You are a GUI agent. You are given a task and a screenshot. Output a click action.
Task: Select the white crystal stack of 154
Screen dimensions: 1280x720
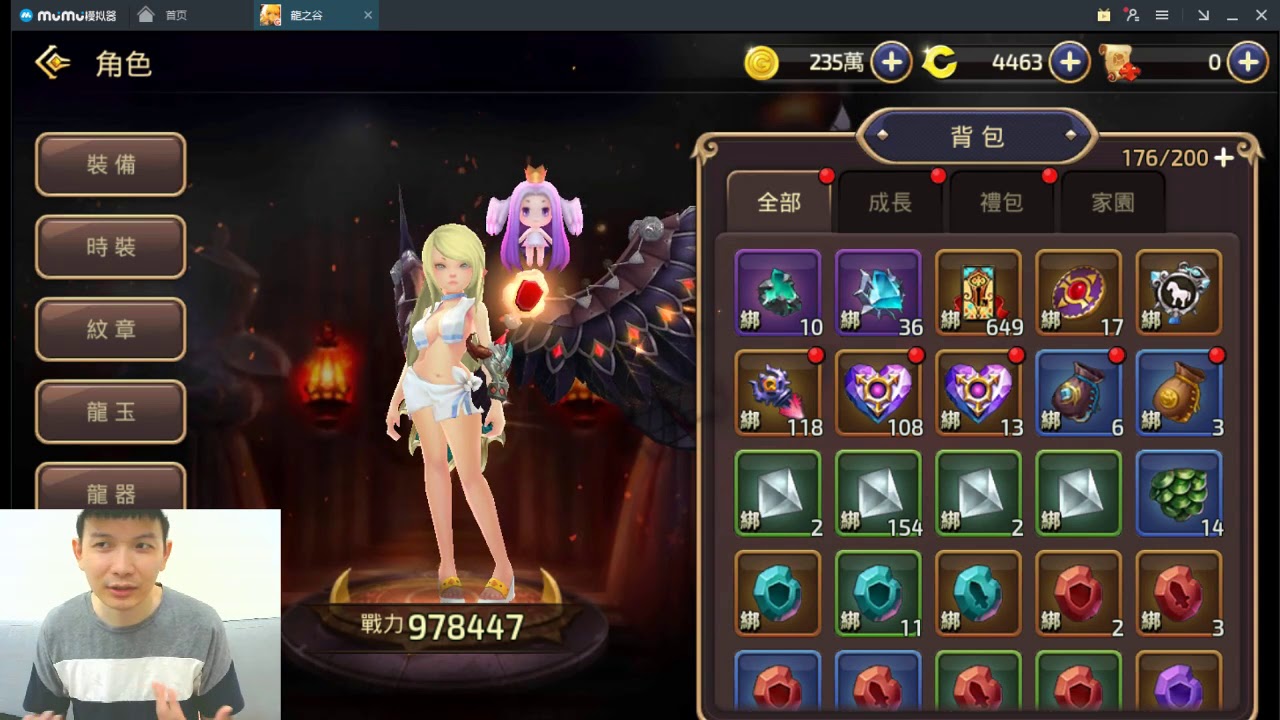tap(878, 492)
